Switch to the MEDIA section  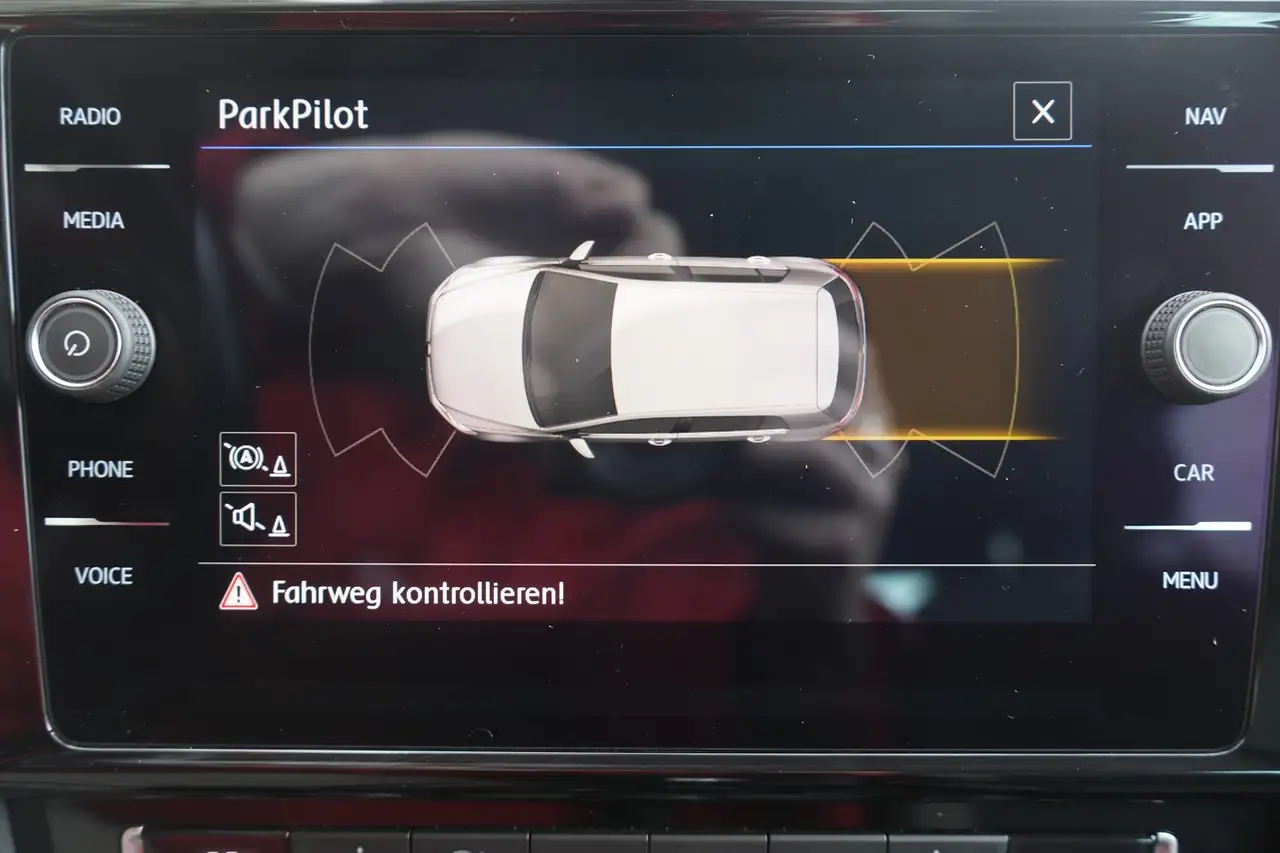tap(93, 220)
